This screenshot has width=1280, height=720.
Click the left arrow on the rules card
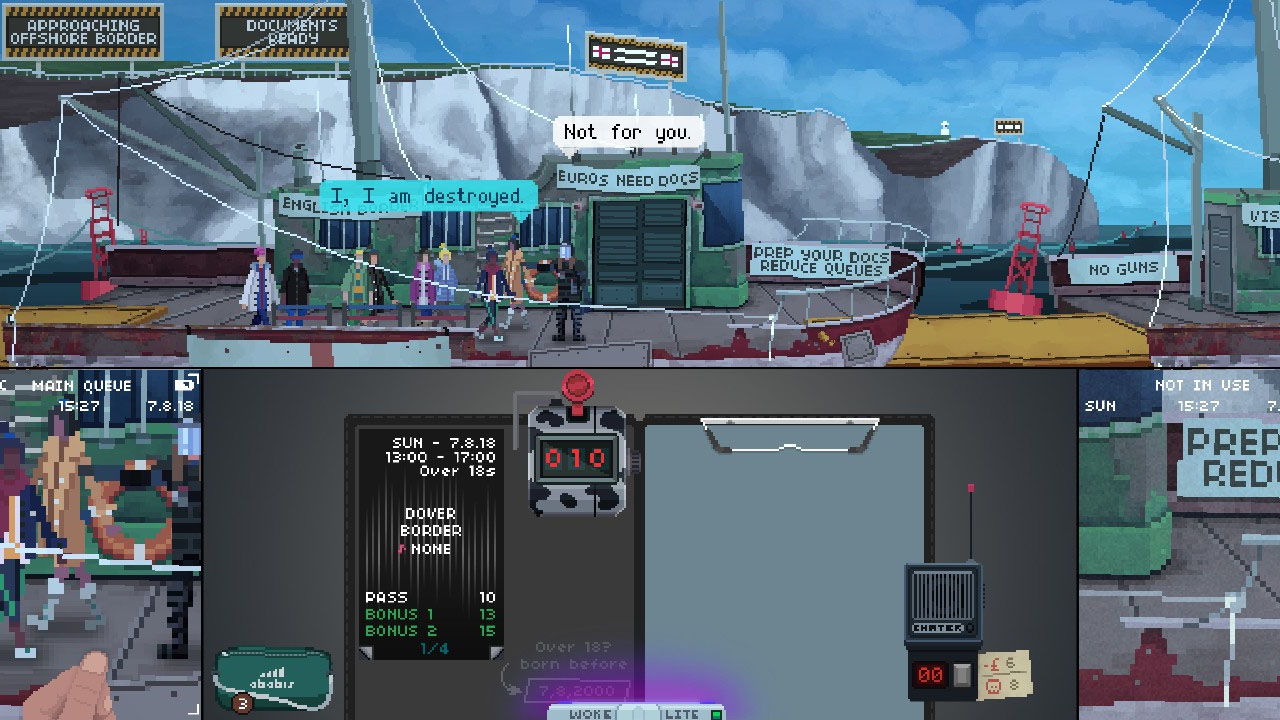(x=366, y=650)
